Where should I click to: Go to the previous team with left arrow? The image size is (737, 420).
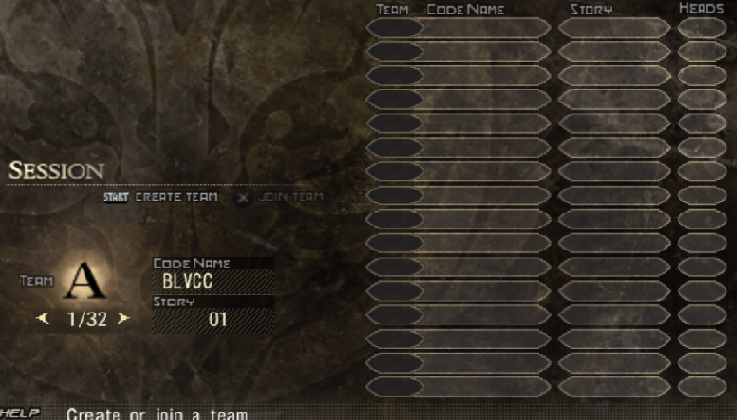(x=42, y=319)
